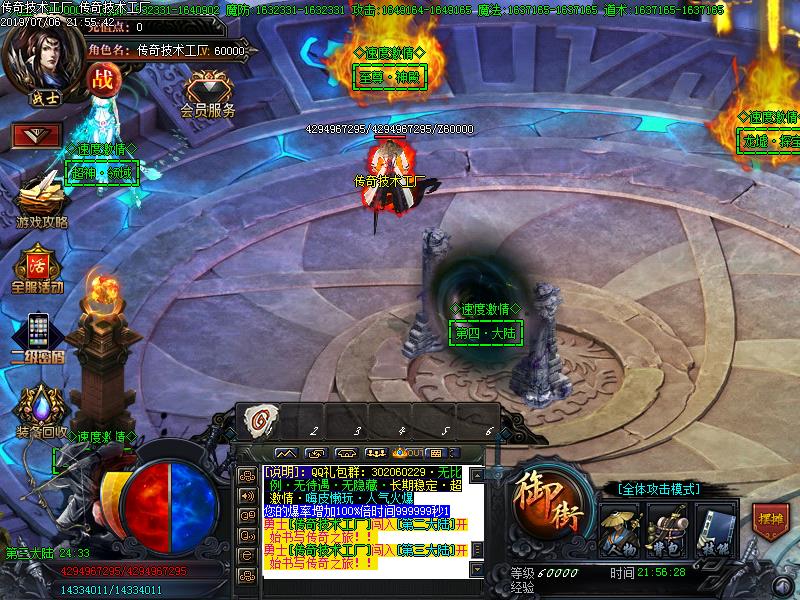Viewport: 800px width, 600px height.
Task: Open the 装备回收 equipment recycling icon
Action: pyautogui.click(x=40, y=410)
